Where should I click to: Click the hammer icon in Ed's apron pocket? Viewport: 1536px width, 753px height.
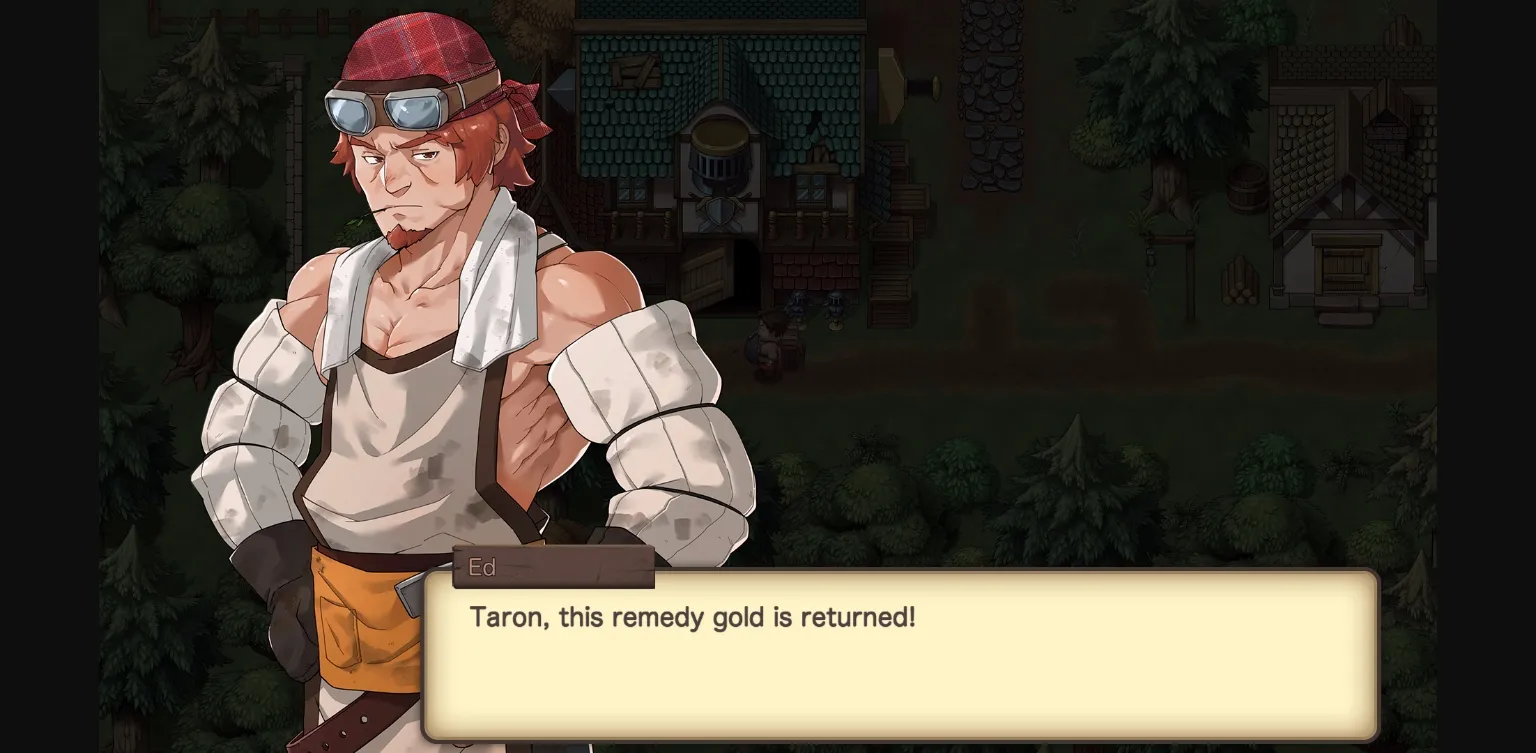[x=411, y=597]
